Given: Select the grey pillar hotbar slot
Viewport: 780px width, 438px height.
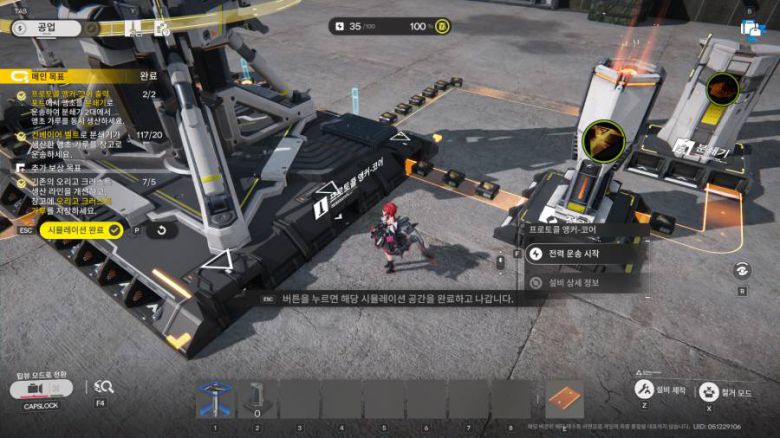Looking at the screenshot, I should tap(257, 399).
